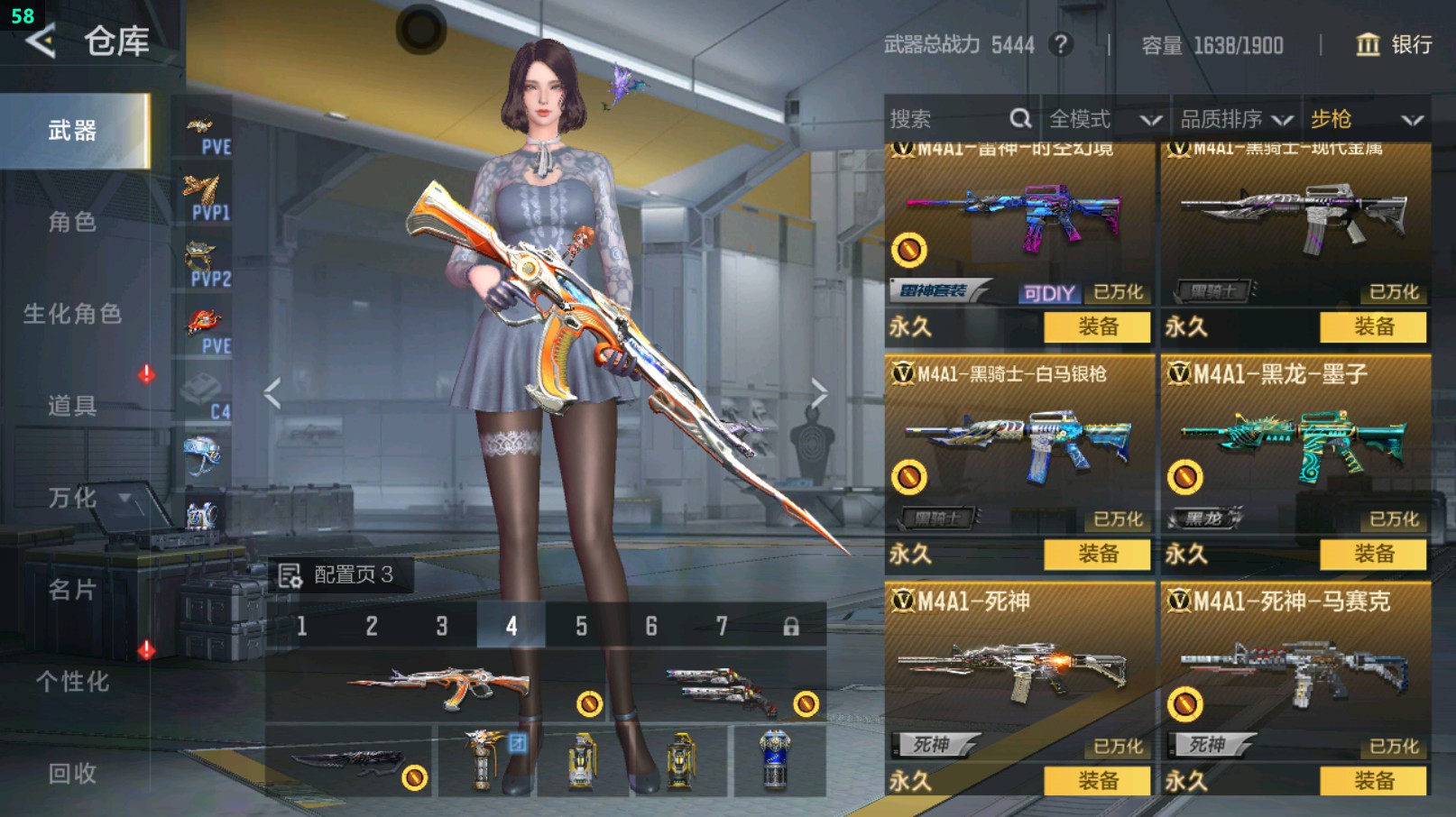Image resolution: width=1456 pixels, height=817 pixels.
Task: Equip the M4A1-黑龙-墨子 rifle
Action: [x=1373, y=554]
